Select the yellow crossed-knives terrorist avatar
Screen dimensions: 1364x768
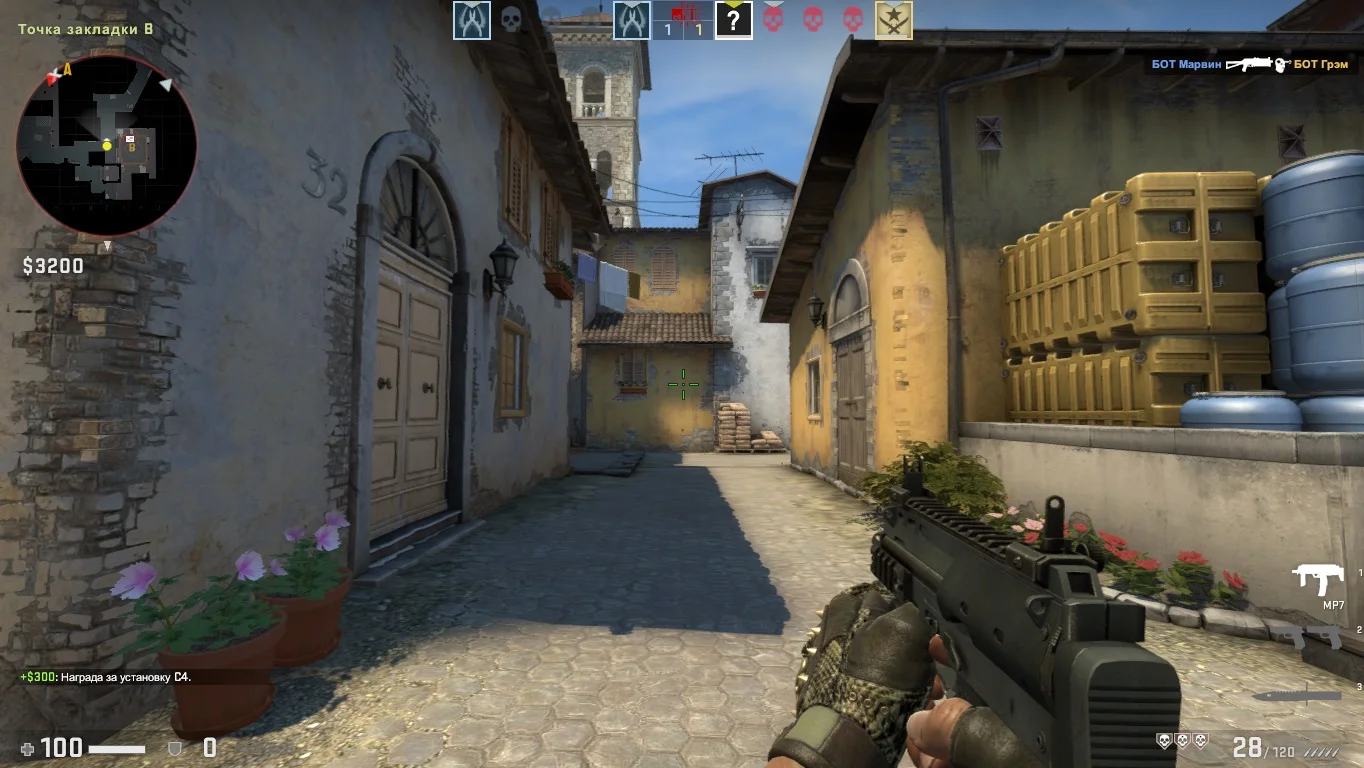893,20
